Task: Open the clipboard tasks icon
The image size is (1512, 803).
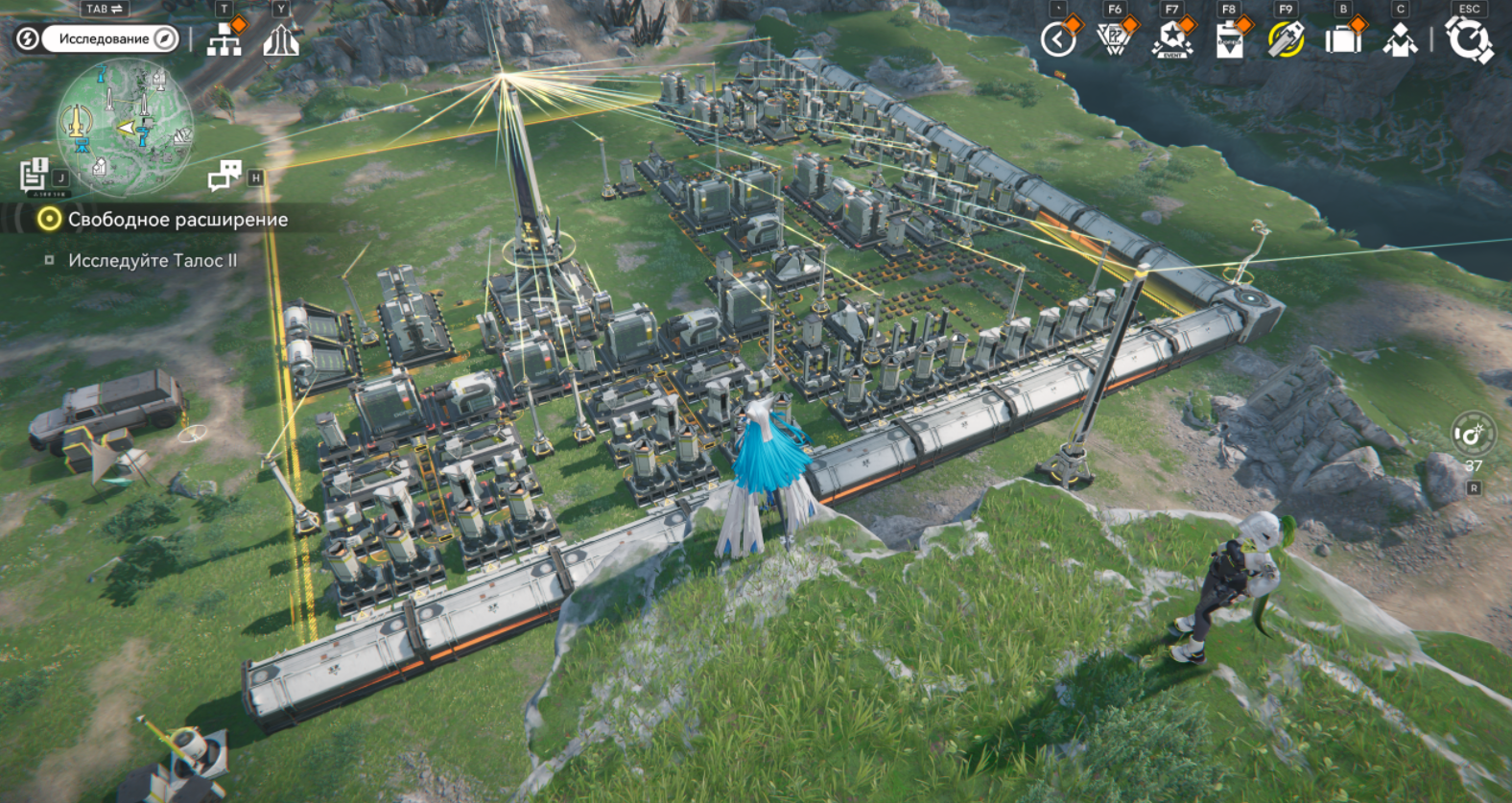Action: click(x=1229, y=41)
